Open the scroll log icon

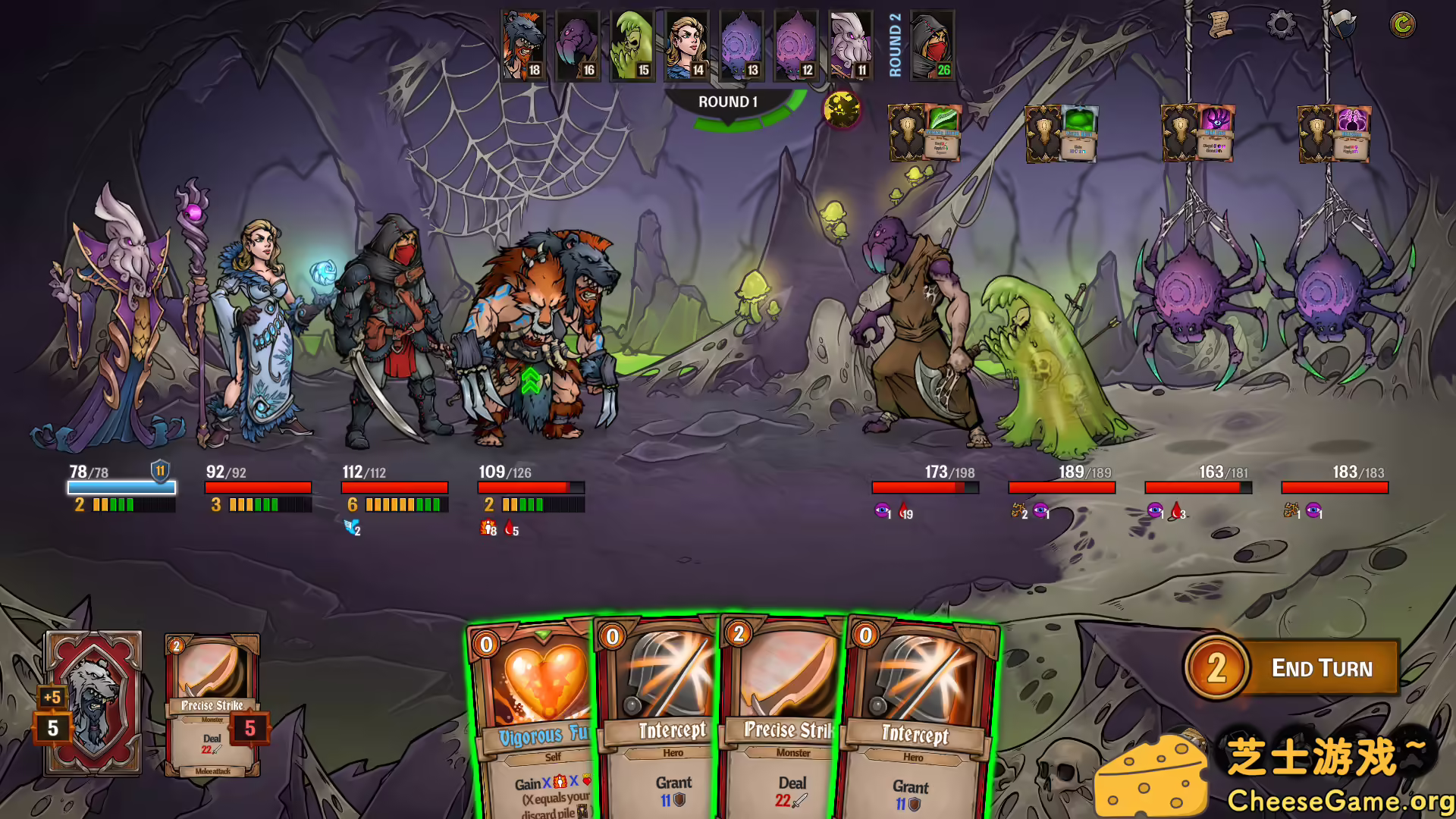click(x=1219, y=25)
